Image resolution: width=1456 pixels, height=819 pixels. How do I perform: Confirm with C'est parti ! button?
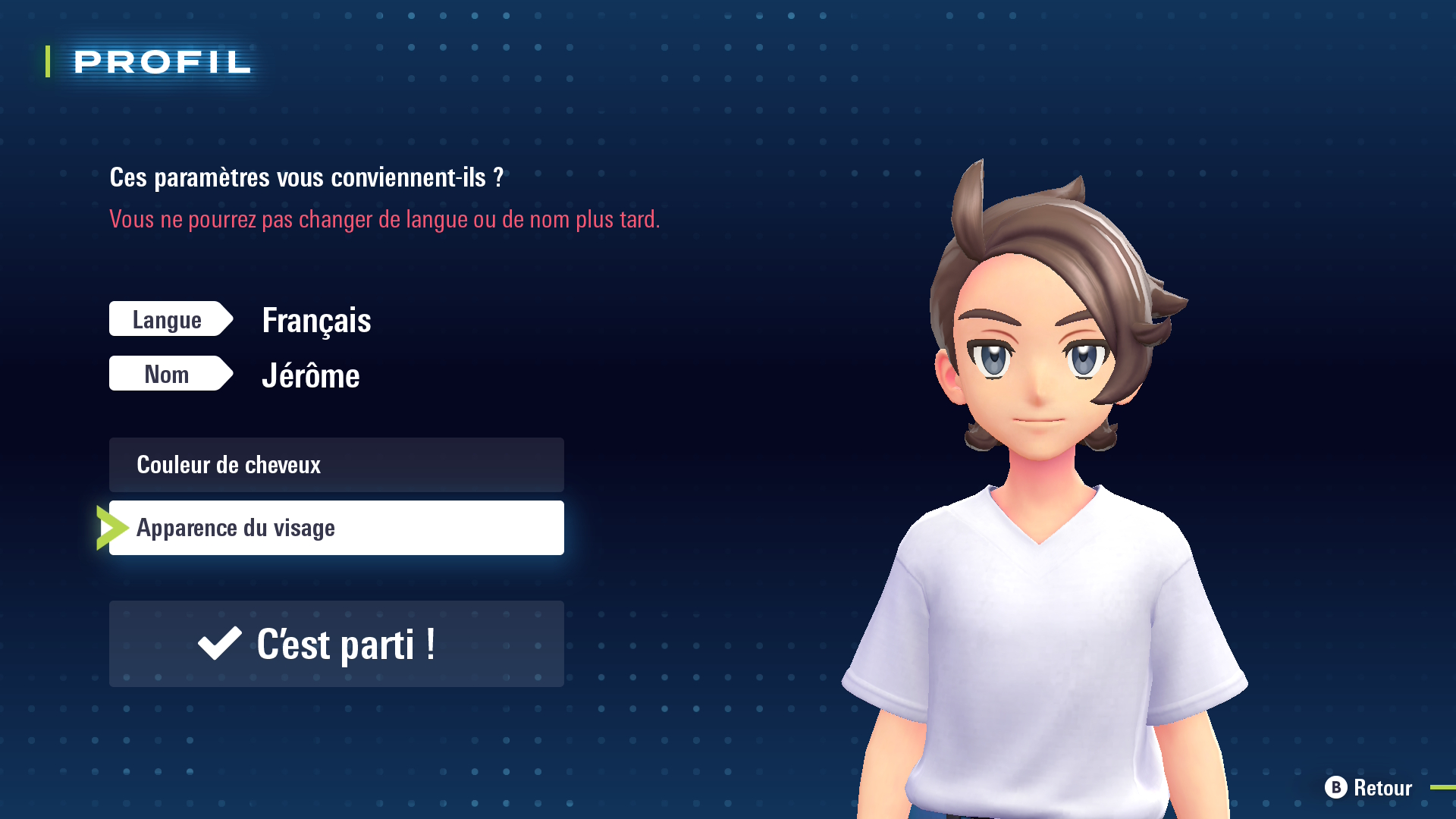click(x=336, y=644)
